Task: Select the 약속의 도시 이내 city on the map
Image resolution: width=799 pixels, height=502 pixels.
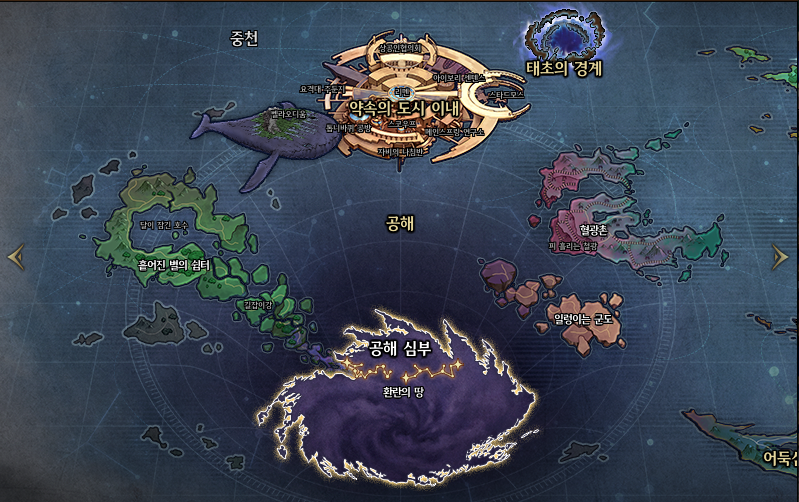Action: coord(403,107)
